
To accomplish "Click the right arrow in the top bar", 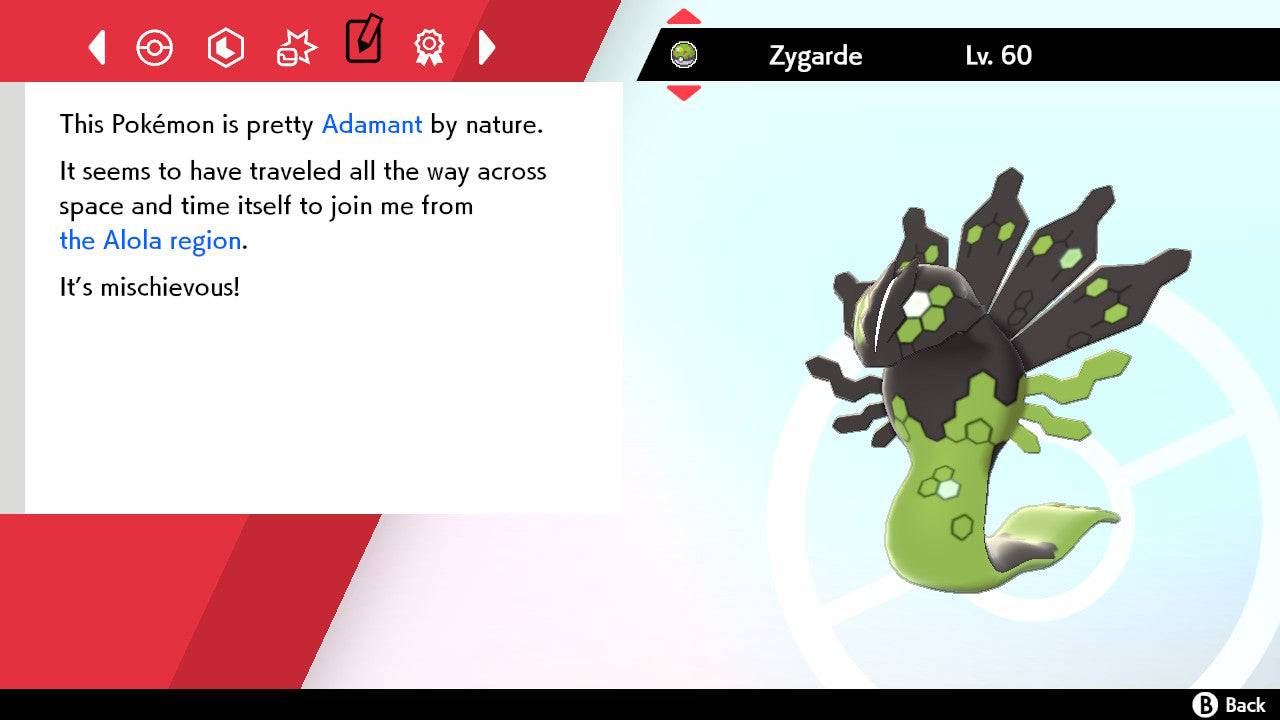I will [x=487, y=47].
